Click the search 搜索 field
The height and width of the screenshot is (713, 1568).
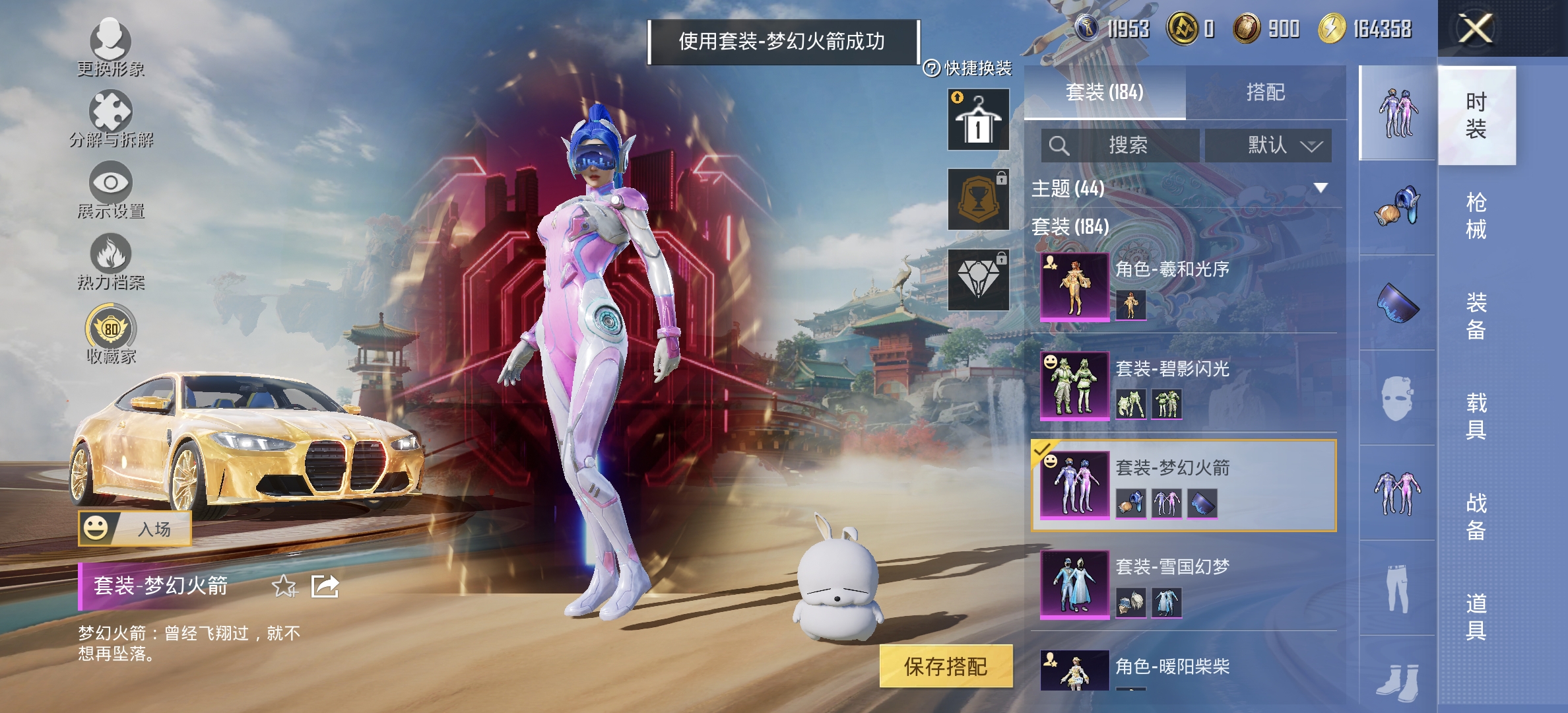[1122, 145]
